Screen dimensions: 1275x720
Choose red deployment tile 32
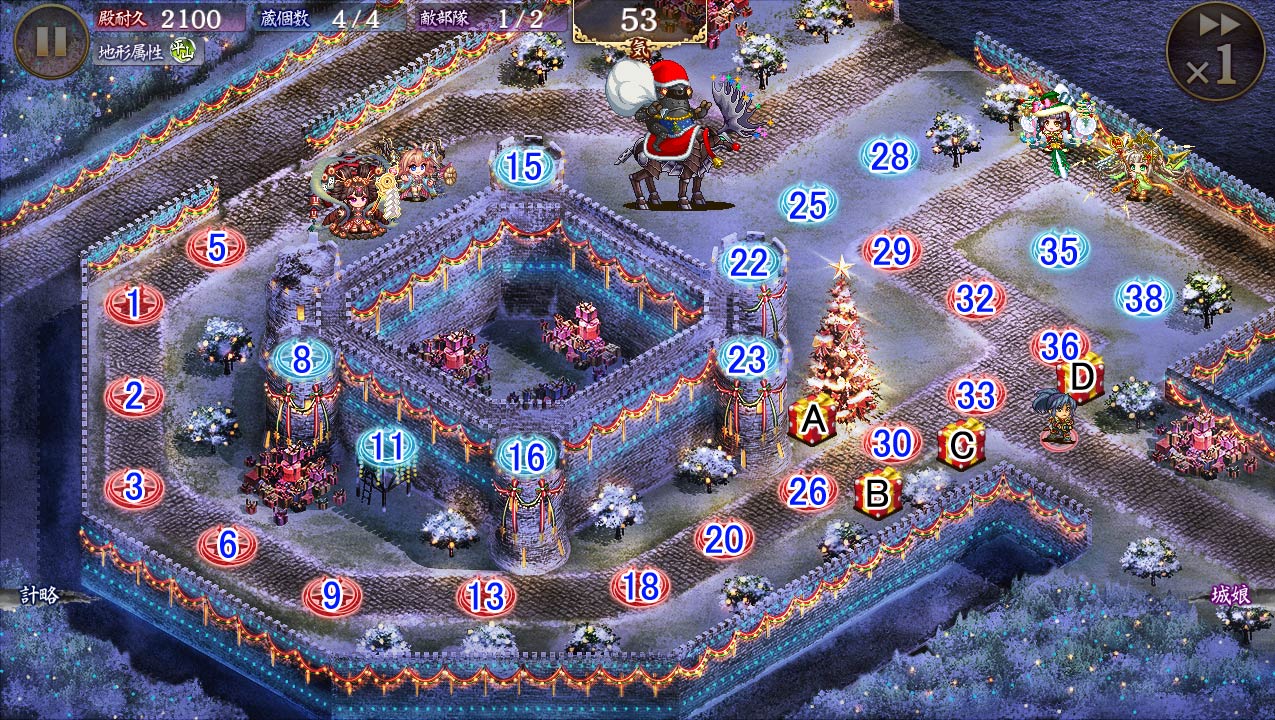pyautogui.click(x=975, y=298)
